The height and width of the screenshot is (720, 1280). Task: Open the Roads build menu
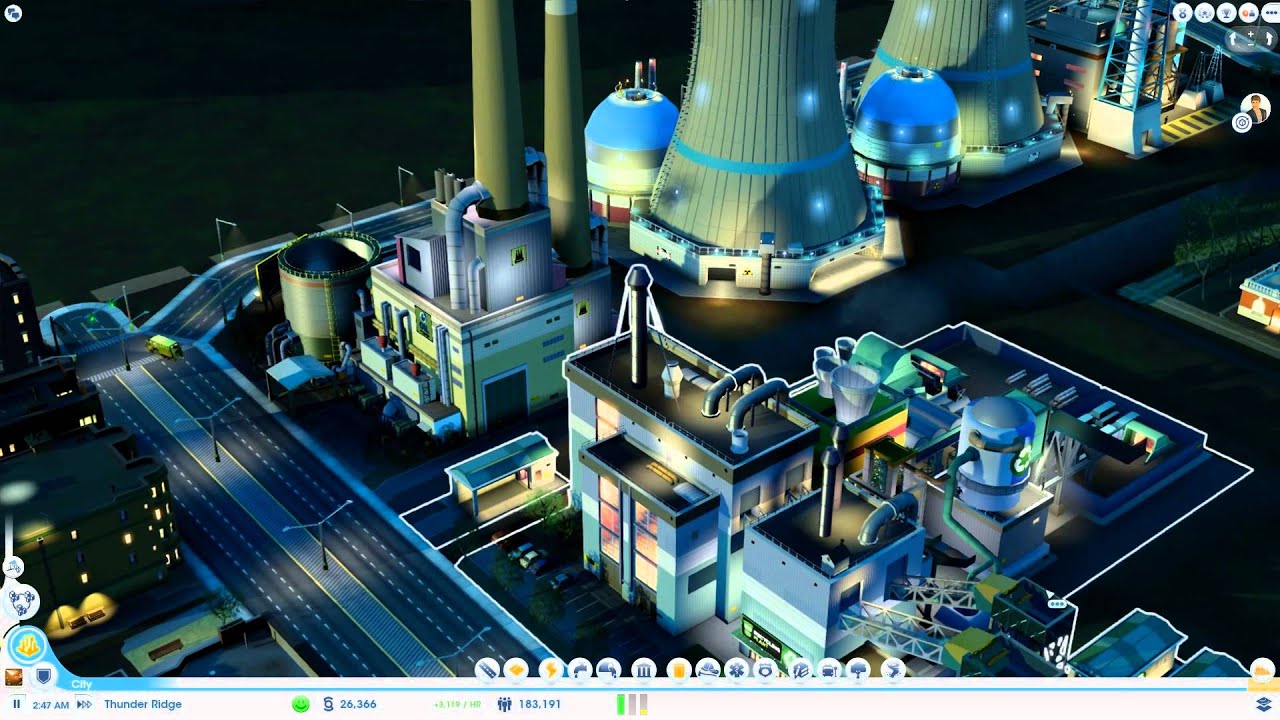coord(487,669)
